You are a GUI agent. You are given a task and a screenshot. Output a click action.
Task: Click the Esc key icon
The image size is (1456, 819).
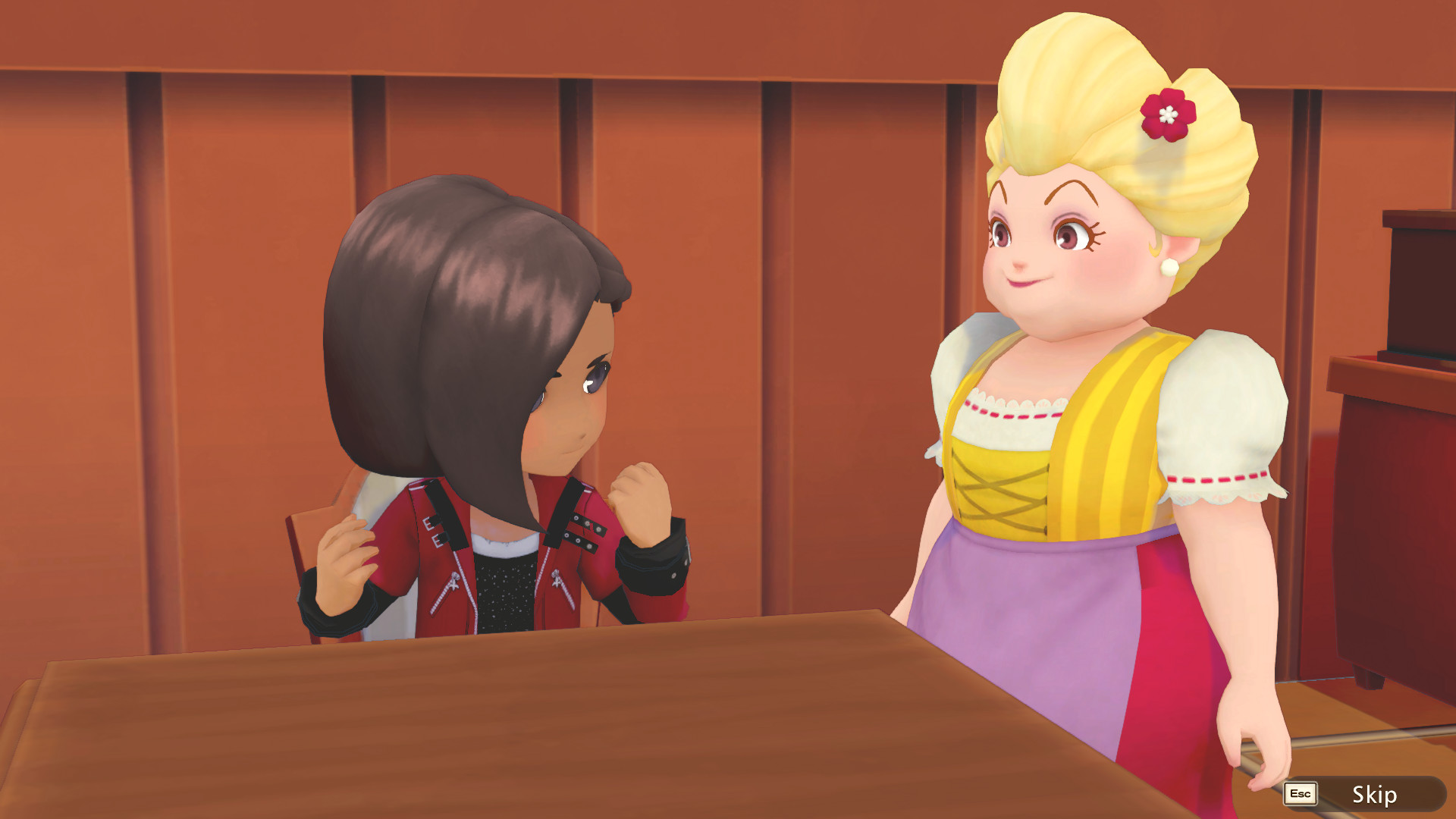[x=1299, y=795]
